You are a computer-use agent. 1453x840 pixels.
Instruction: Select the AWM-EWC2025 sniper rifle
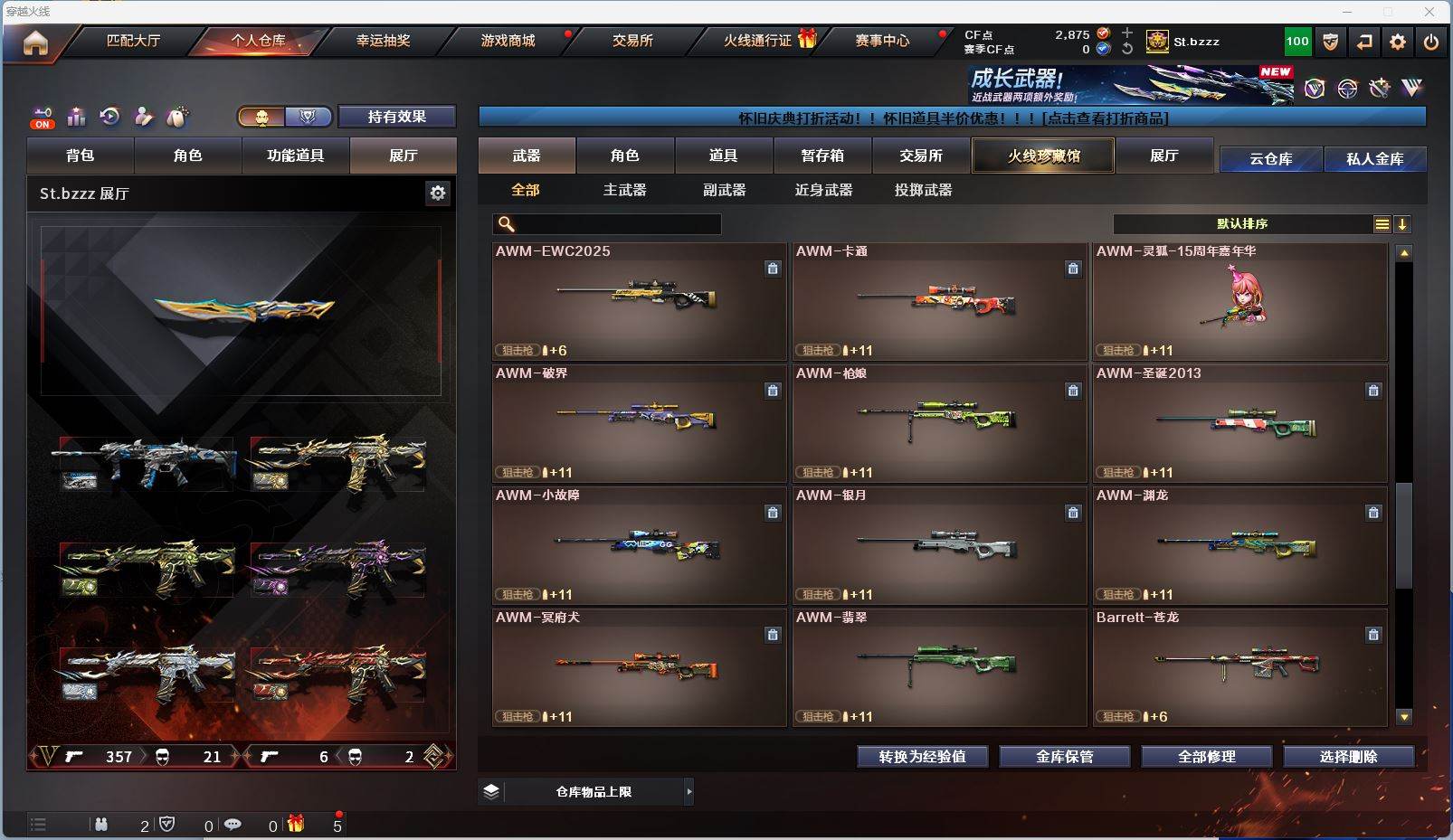point(639,301)
